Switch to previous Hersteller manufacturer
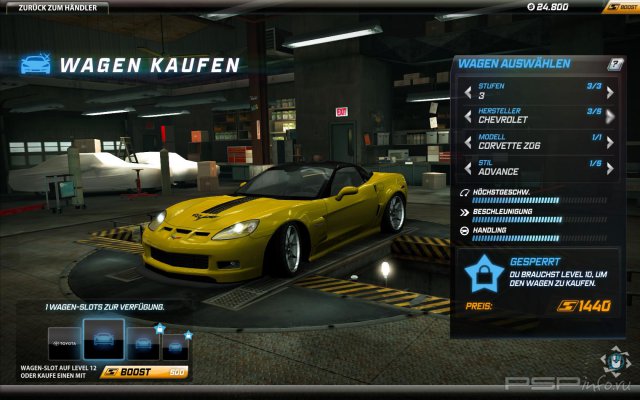640x400 pixels. coord(467,116)
